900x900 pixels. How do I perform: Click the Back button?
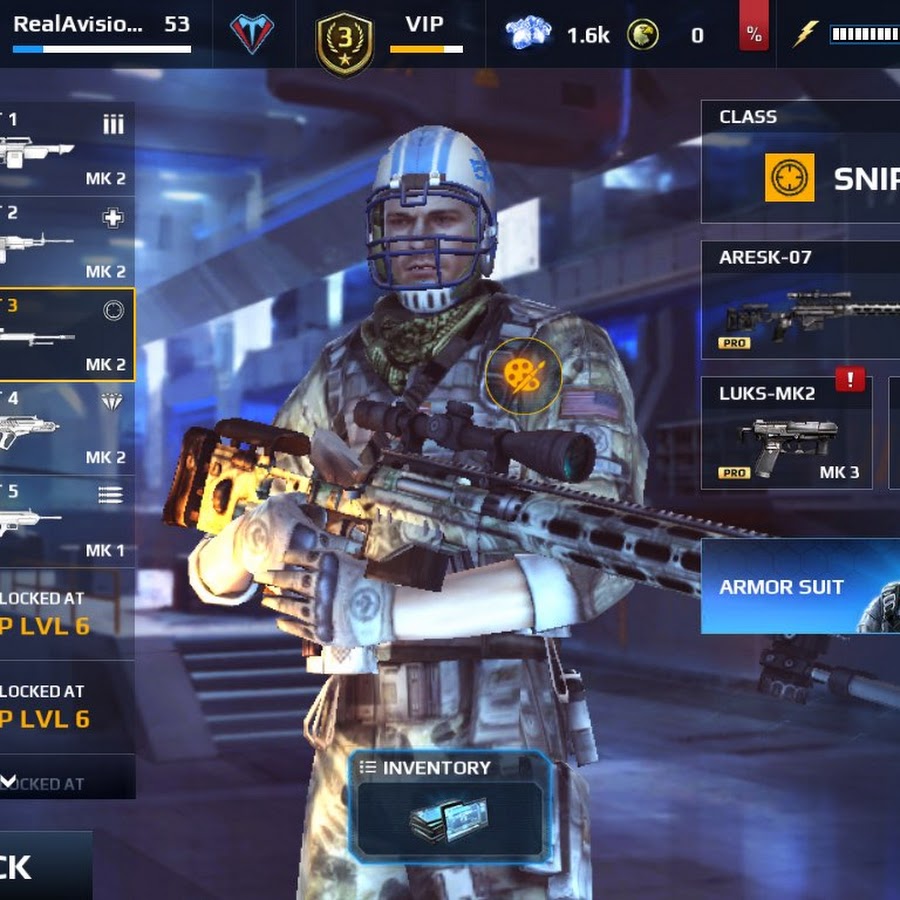(40, 866)
